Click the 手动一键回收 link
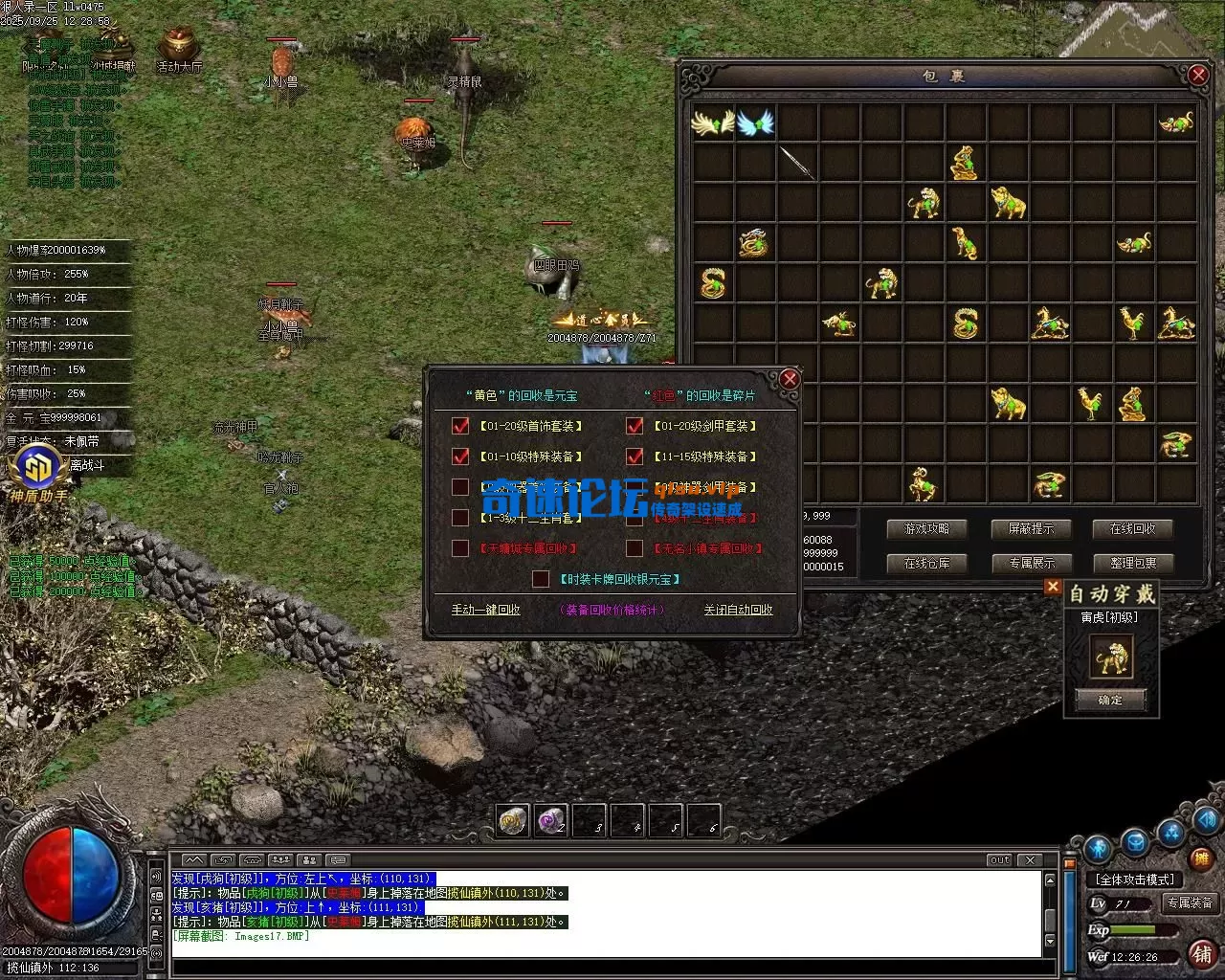 [486, 610]
